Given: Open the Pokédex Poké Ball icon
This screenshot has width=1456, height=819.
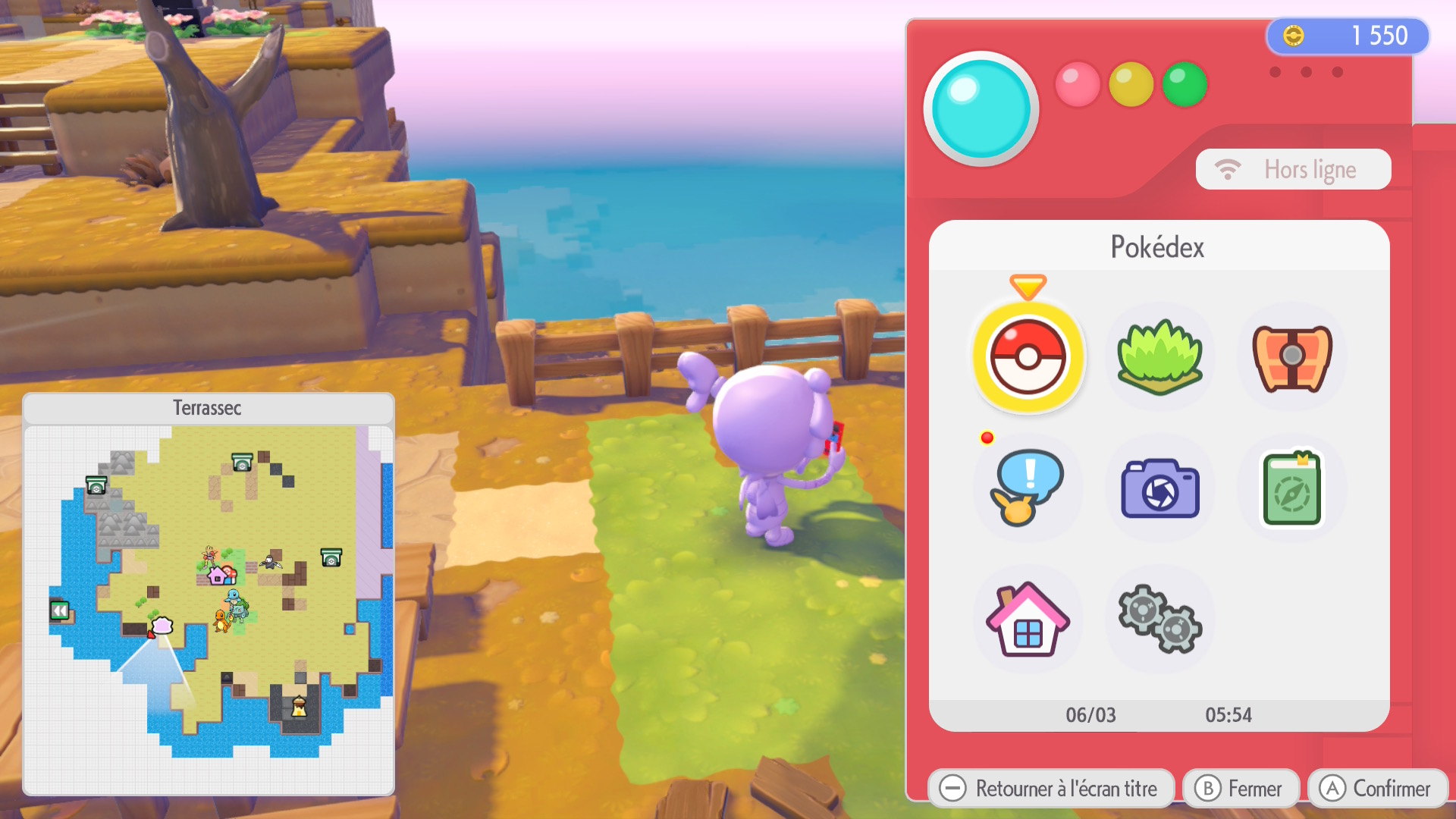Looking at the screenshot, I should tap(1028, 356).
